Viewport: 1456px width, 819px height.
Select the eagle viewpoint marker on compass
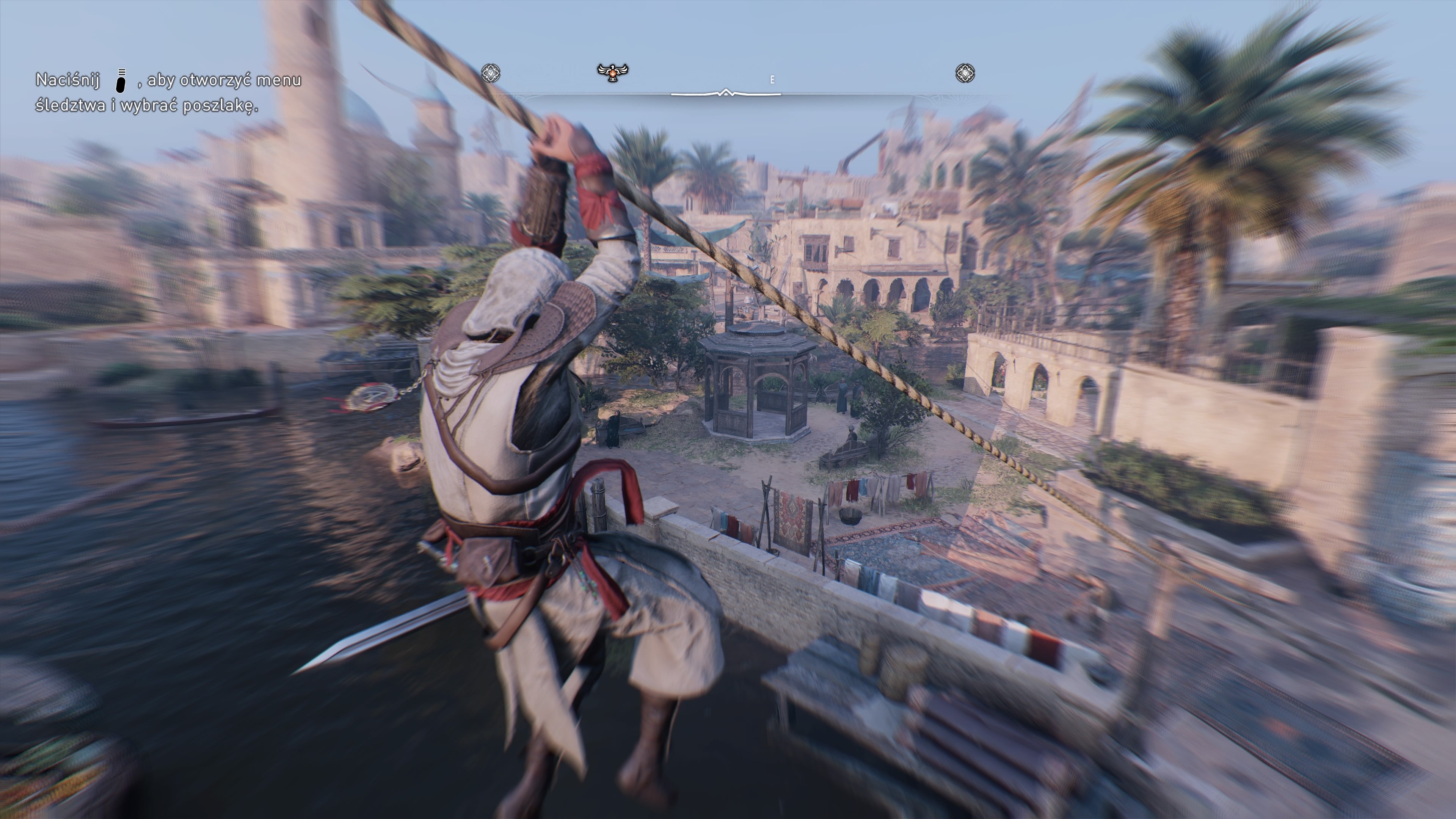pyautogui.click(x=612, y=72)
